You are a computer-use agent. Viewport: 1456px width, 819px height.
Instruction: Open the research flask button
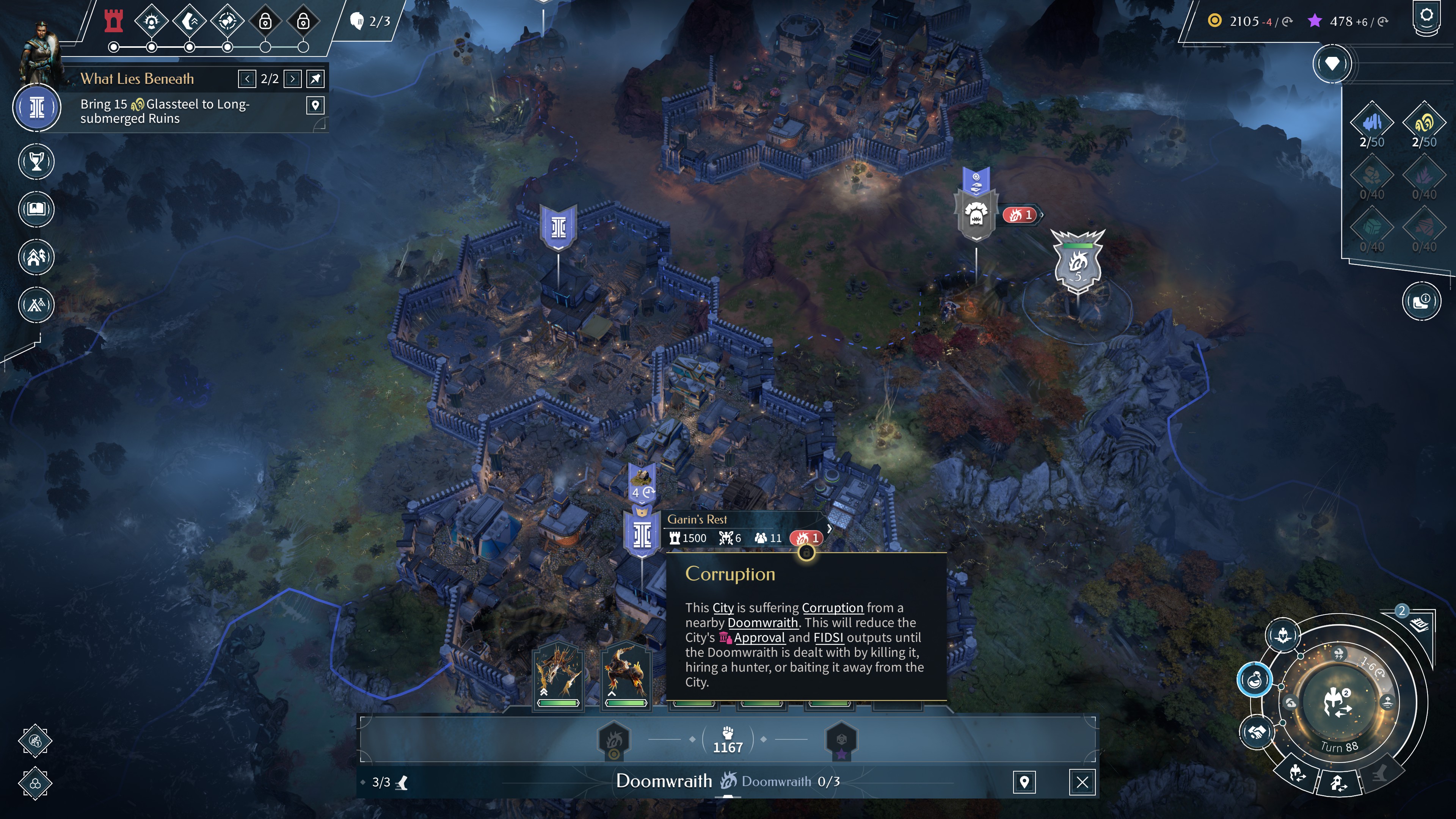[1254, 680]
